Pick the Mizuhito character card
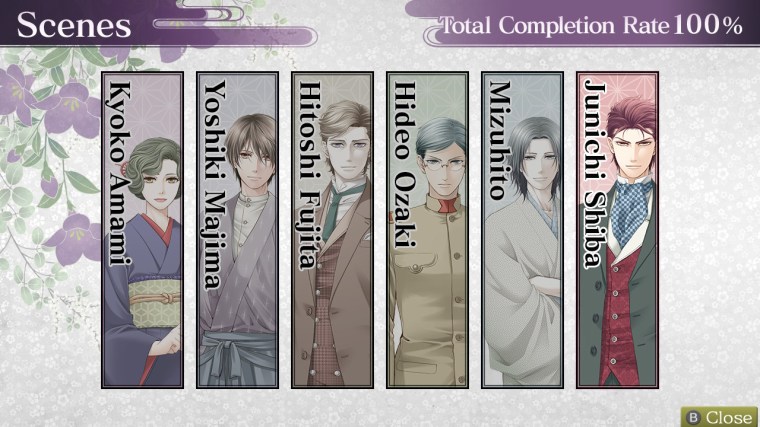Viewport: 760px width, 427px height. (x=522, y=230)
